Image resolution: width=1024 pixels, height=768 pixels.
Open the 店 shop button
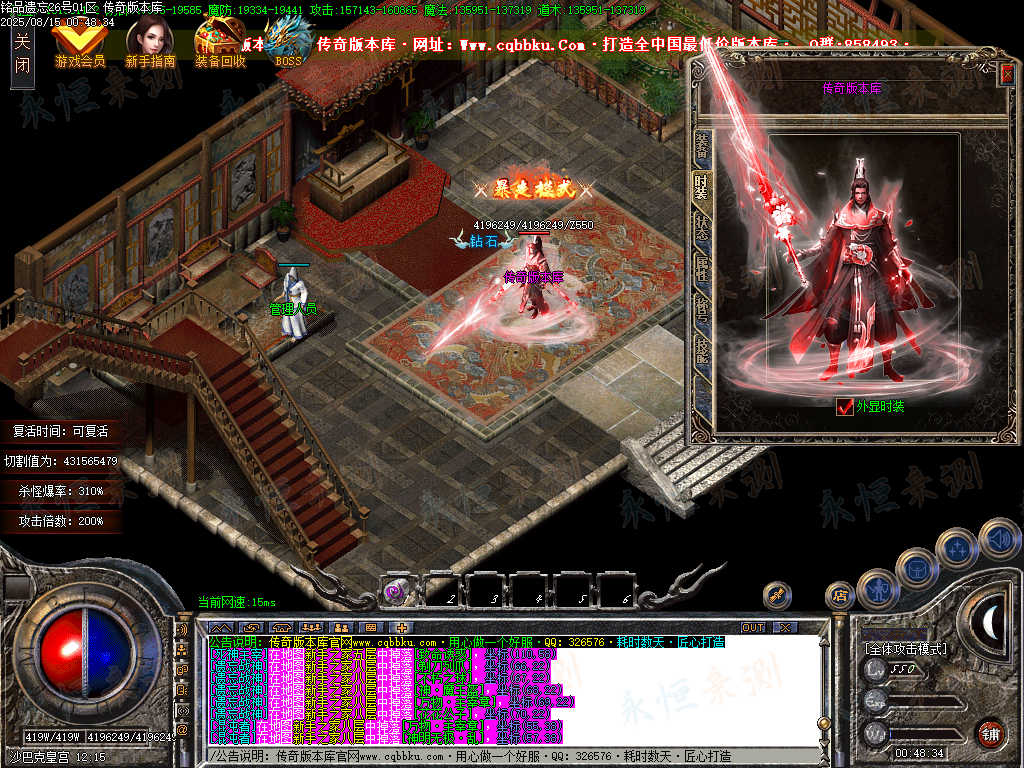click(839, 596)
